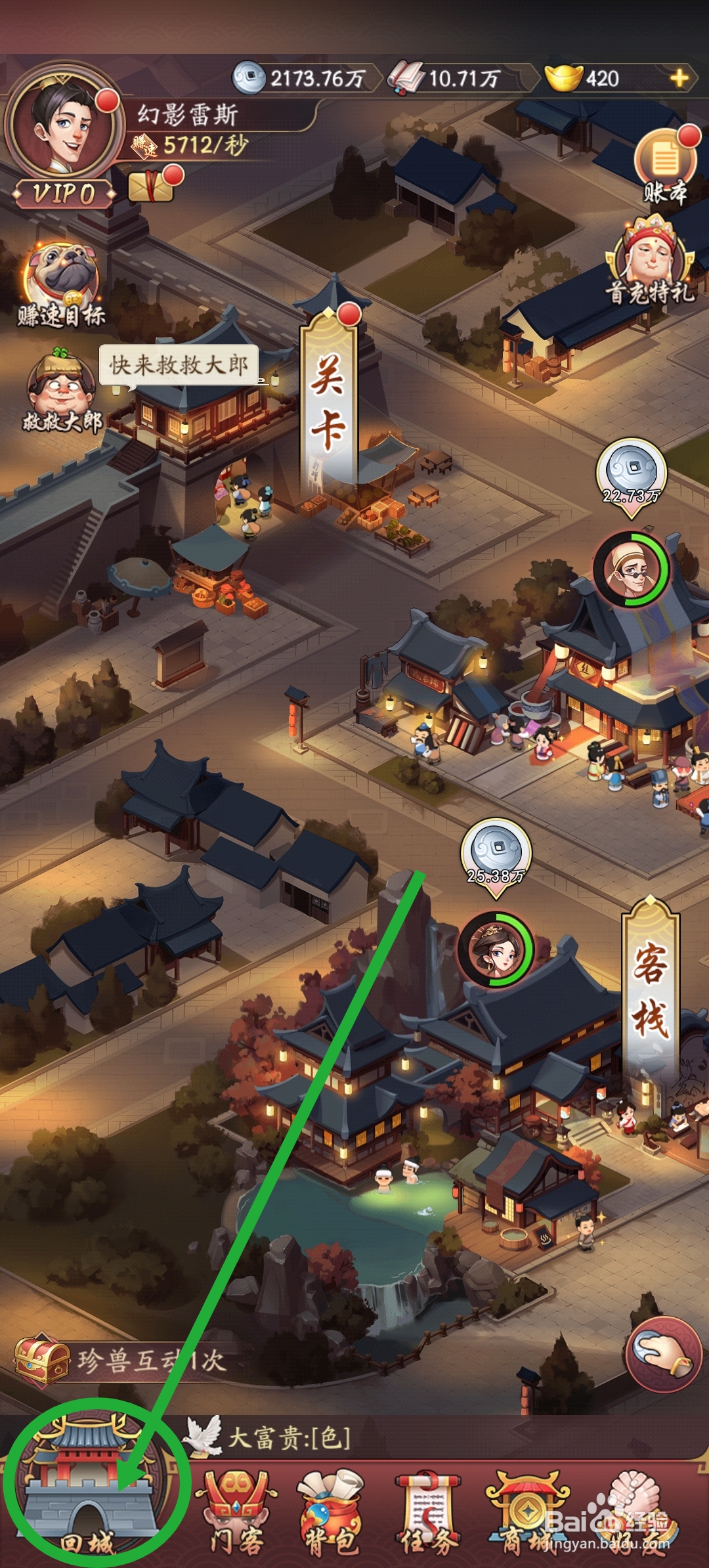Image resolution: width=709 pixels, height=1568 pixels.
Task: Select the 客栈 inn banner
Action: (x=650, y=991)
